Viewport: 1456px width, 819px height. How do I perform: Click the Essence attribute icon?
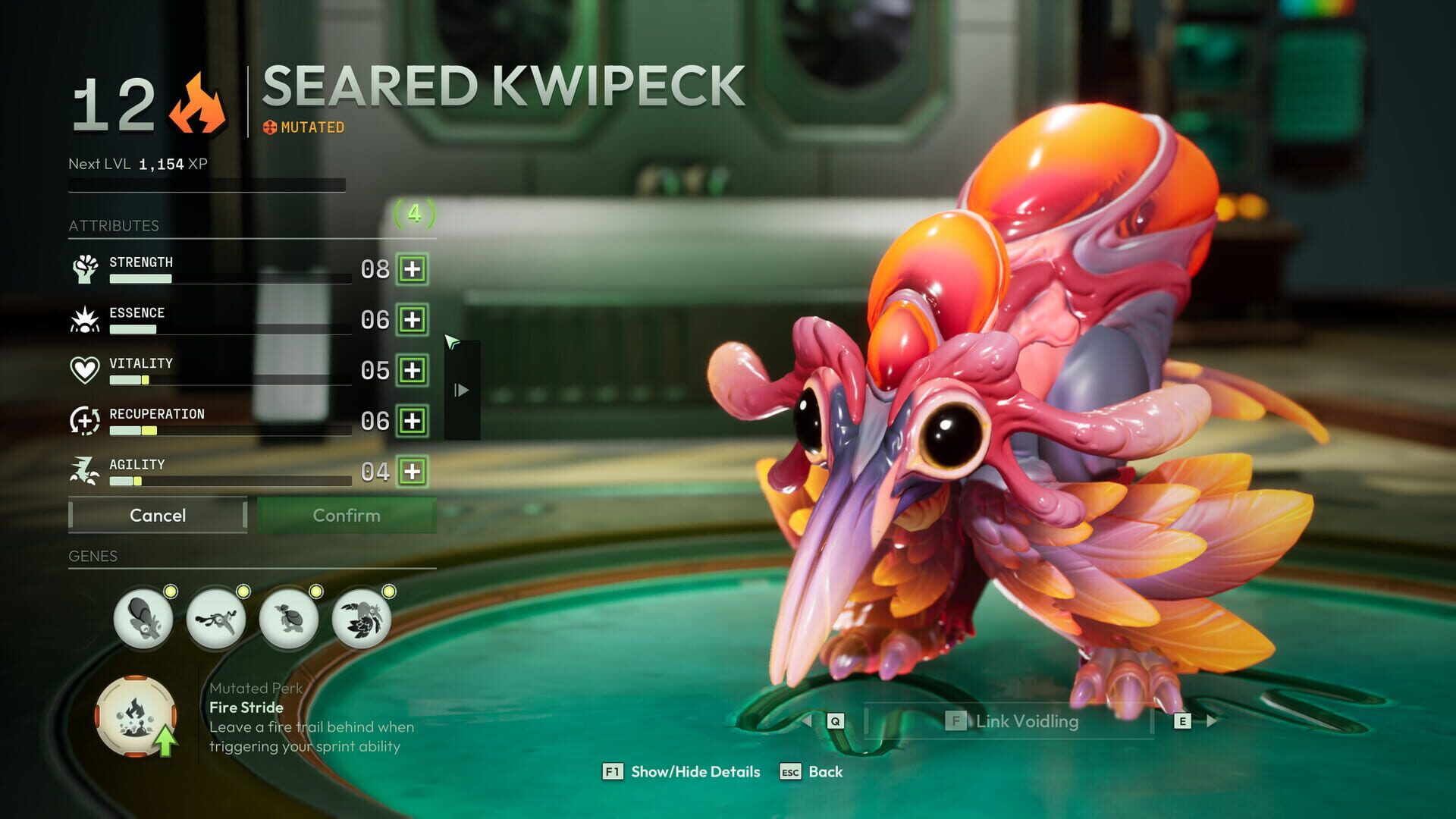[x=86, y=321]
